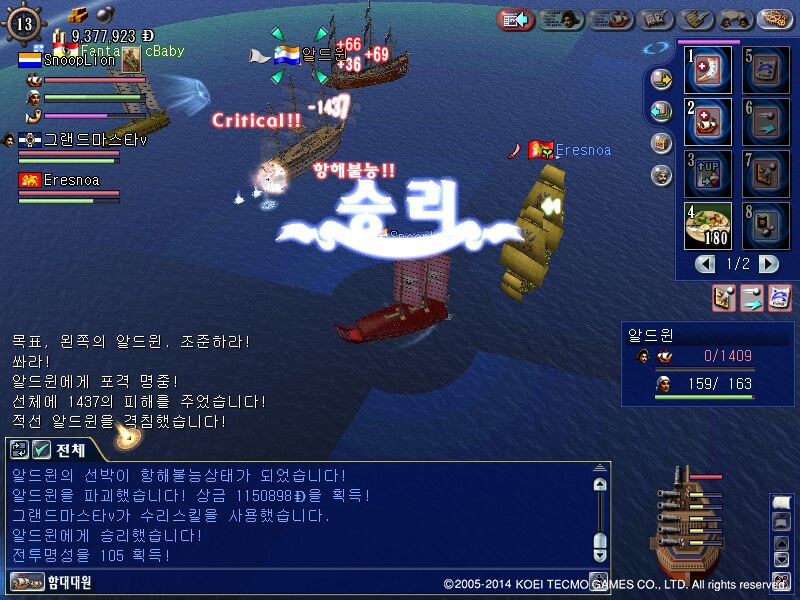Switch to the 전체 chat tab
Viewport: 800px width, 600px height.
click(69, 449)
